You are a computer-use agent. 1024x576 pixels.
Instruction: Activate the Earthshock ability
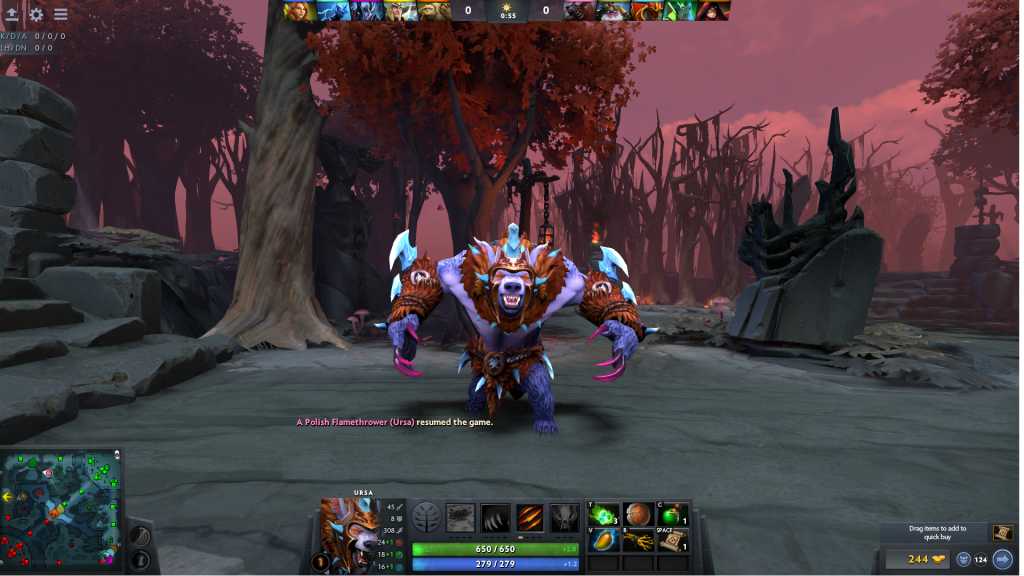click(x=460, y=517)
